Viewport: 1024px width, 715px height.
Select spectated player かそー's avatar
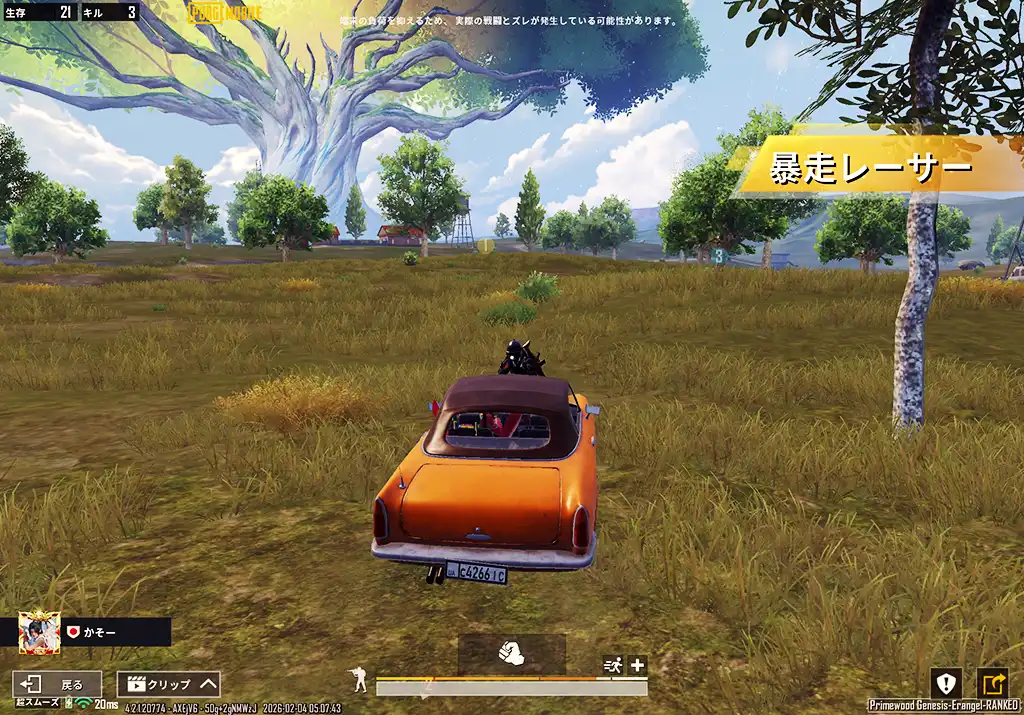tap(39, 632)
